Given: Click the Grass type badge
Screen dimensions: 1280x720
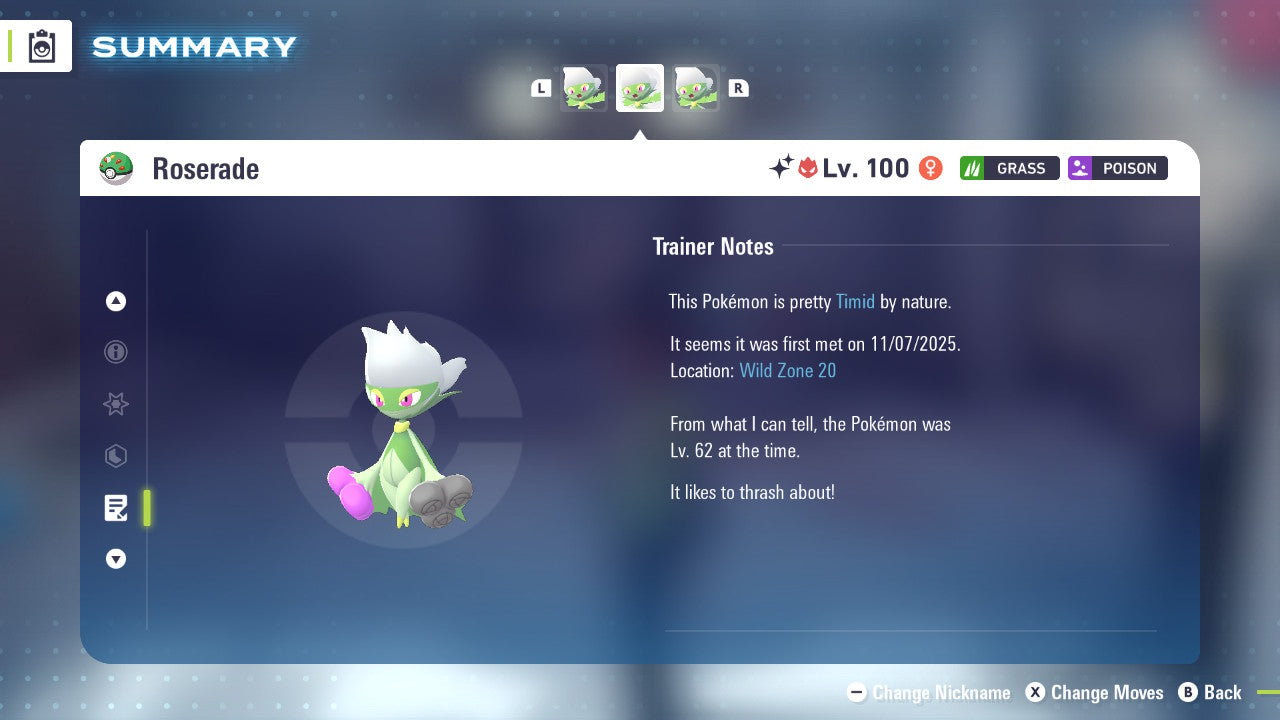Looking at the screenshot, I should coord(1008,168).
